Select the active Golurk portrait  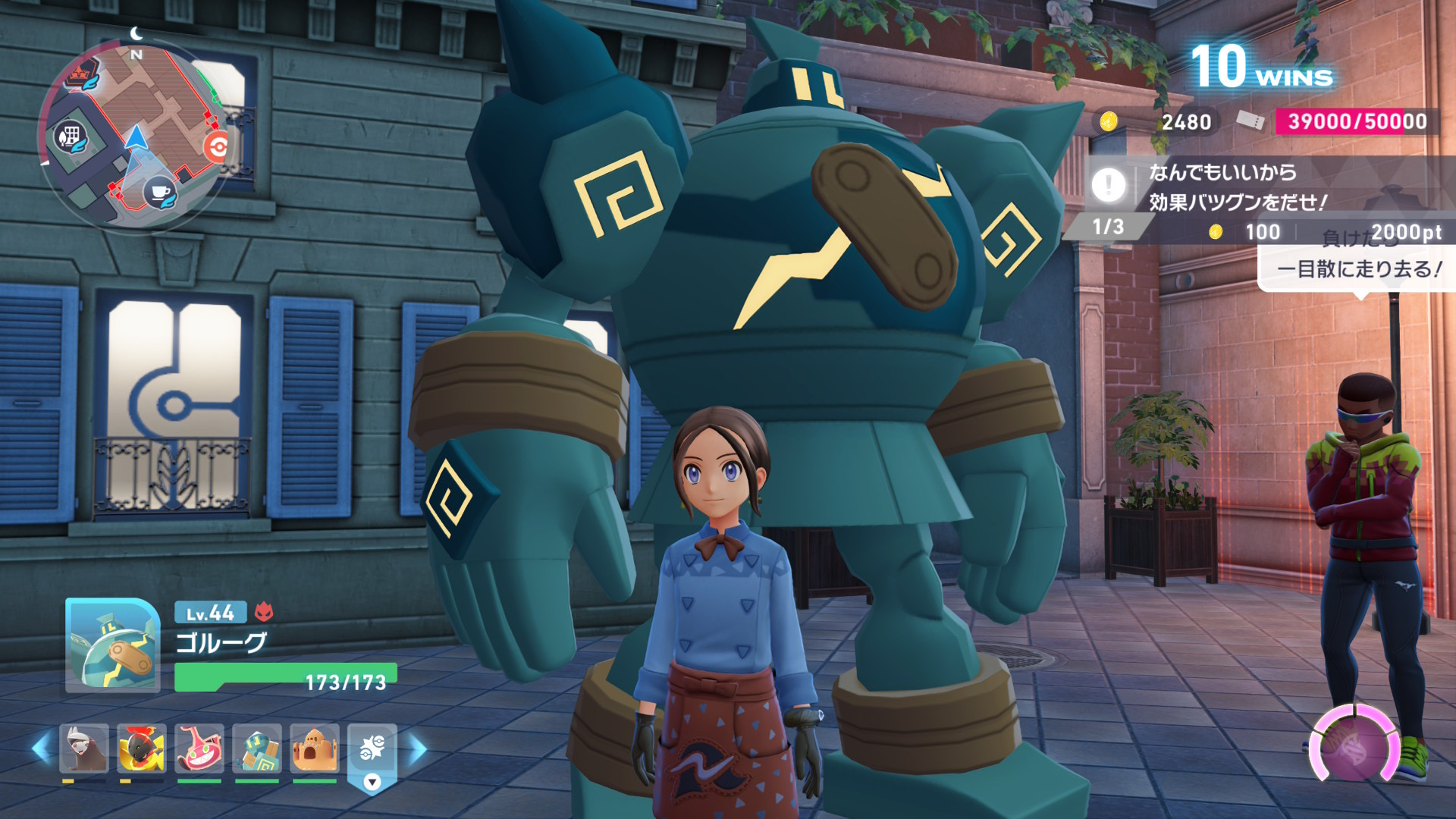coord(112,645)
